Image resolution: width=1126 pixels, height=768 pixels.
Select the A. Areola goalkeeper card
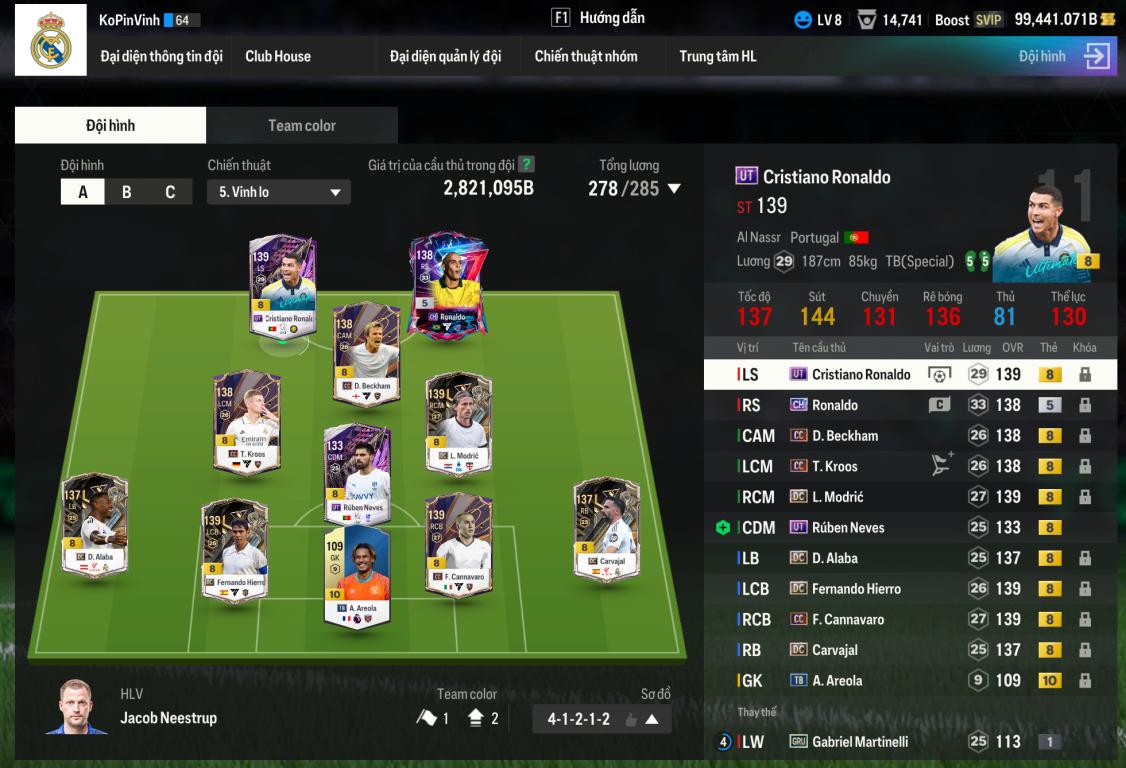(x=356, y=575)
